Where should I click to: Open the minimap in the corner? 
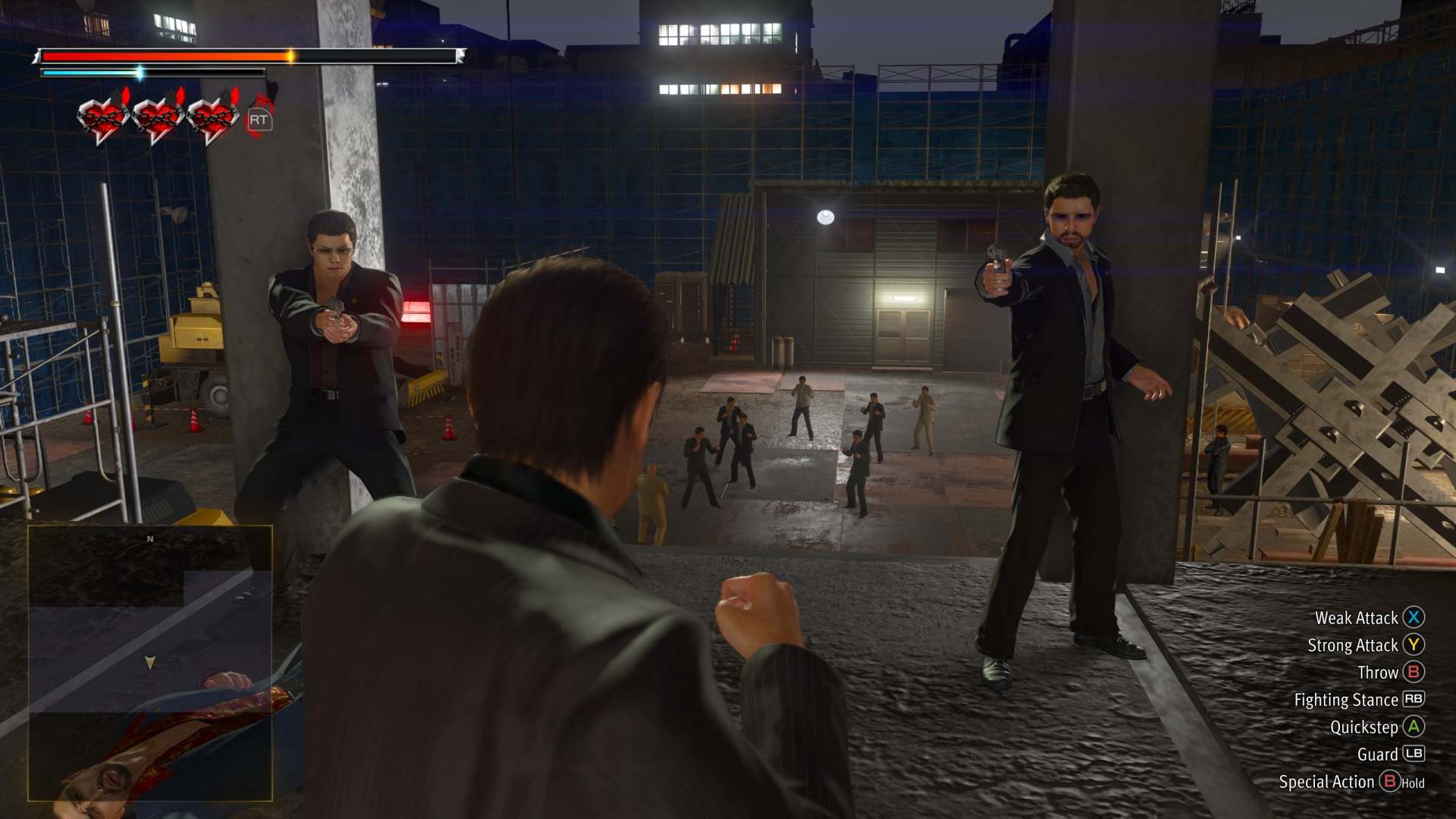pos(150,663)
